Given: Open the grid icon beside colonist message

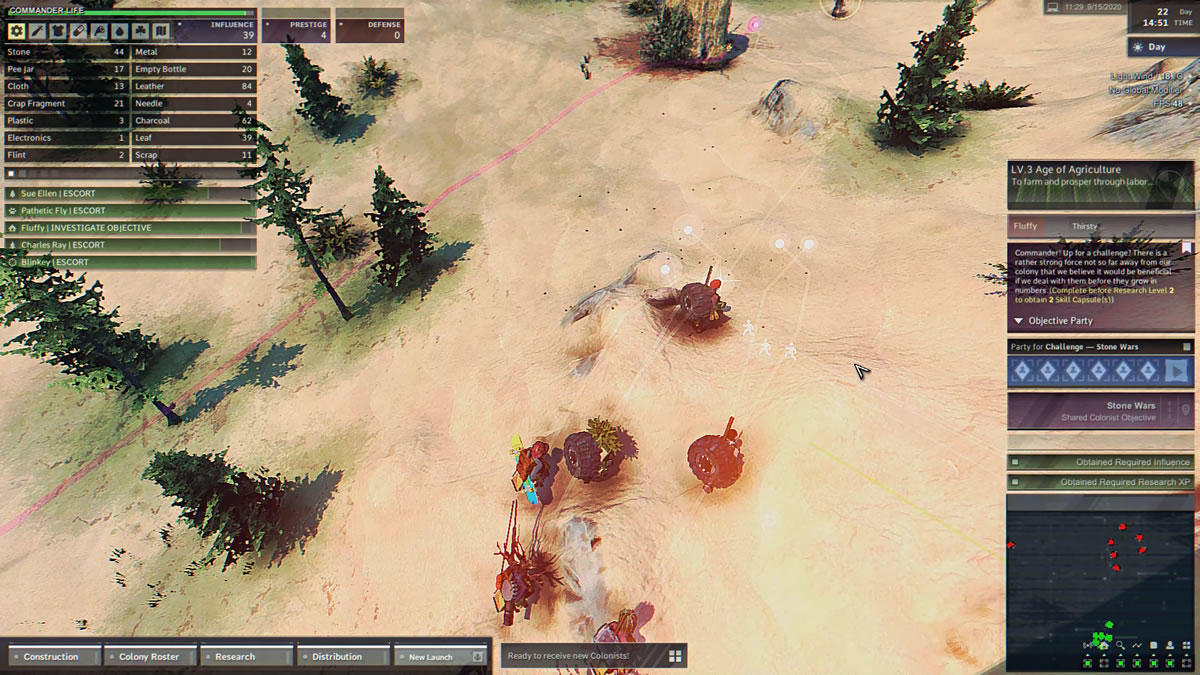Looking at the screenshot, I should coord(675,656).
